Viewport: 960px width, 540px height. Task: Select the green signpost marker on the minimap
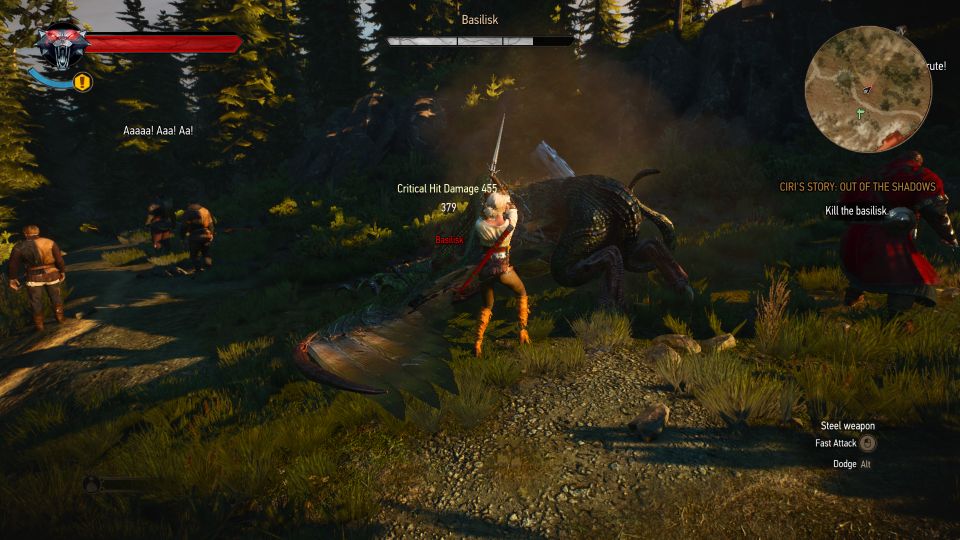pyautogui.click(x=860, y=114)
